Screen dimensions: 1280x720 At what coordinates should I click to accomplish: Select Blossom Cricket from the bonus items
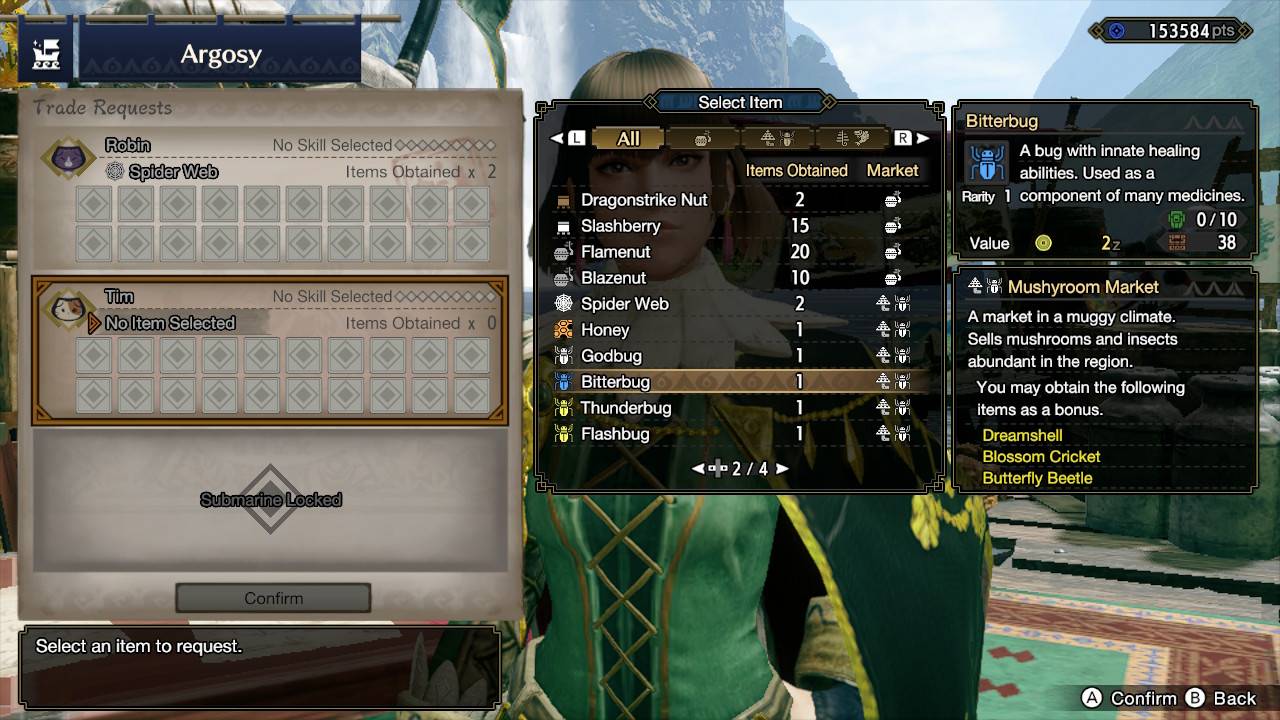click(1040, 456)
